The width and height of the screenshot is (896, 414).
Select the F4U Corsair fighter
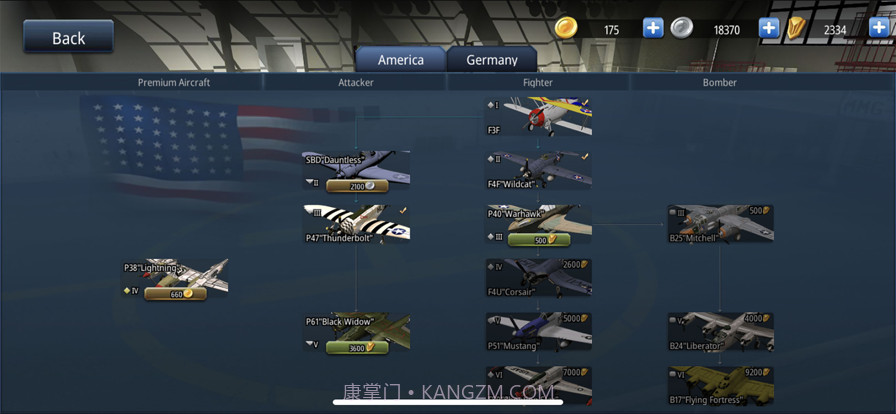tap(538, 278)
